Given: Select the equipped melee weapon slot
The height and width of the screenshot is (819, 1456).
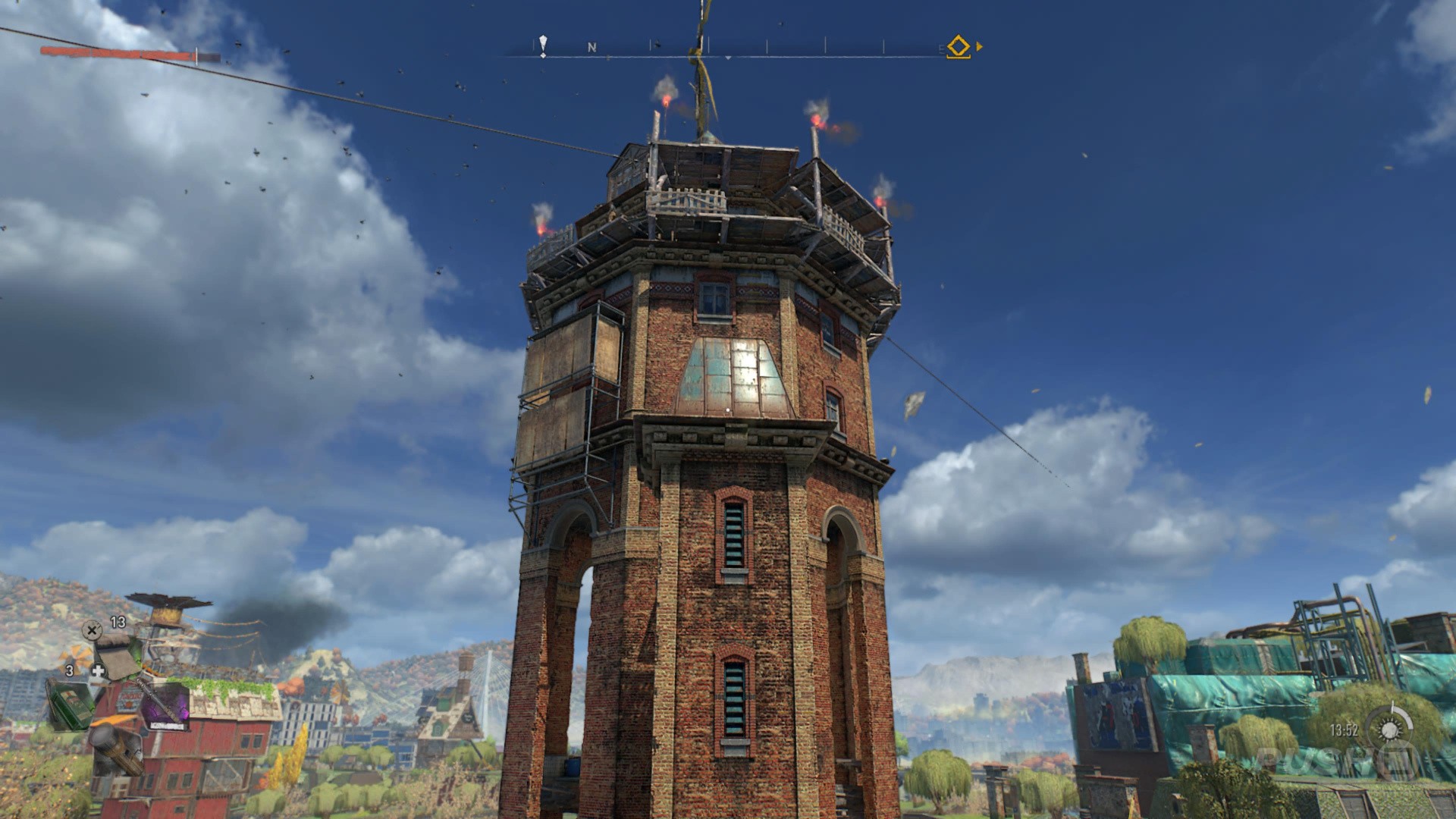Looking at the screenshot, I should [x=162, y=707].
